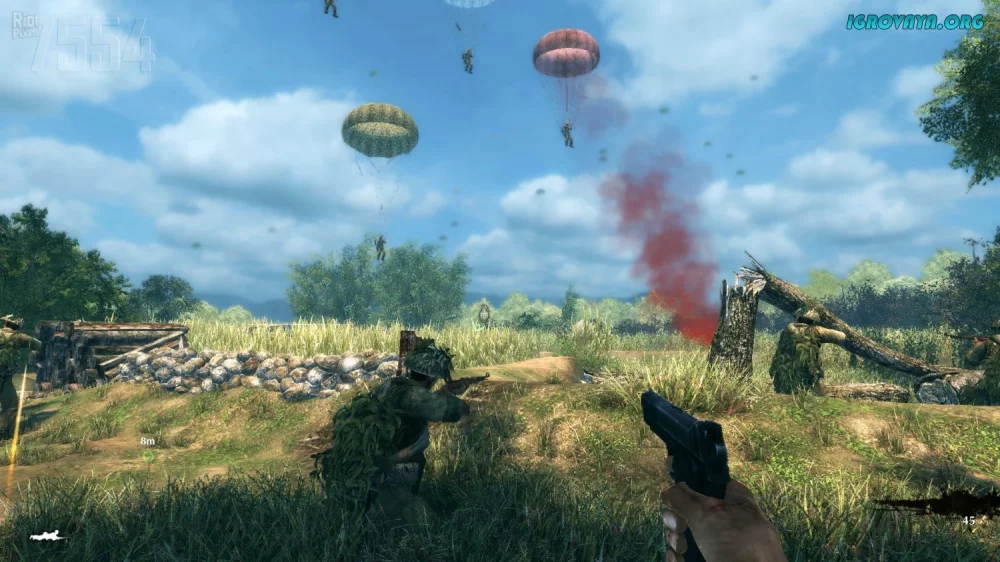Open the IGROVAYA.ORG watermark link

914,21
